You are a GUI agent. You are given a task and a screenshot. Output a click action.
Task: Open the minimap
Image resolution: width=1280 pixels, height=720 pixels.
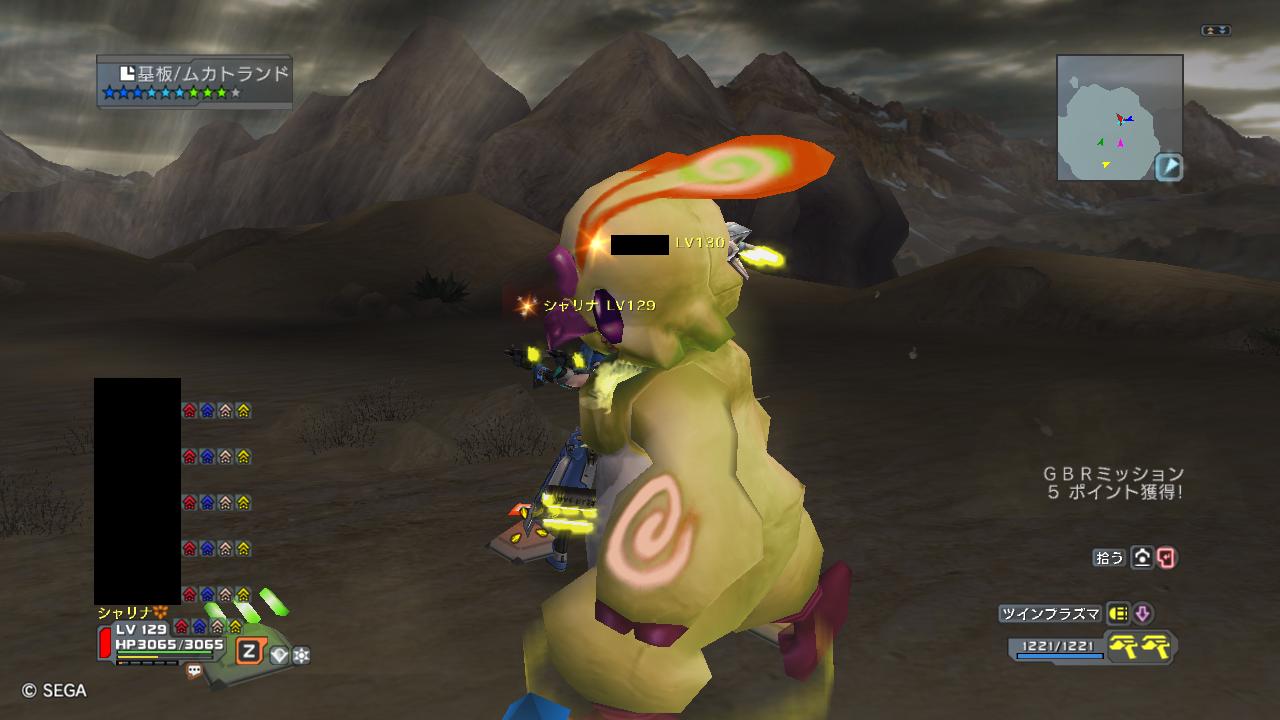1119,117
